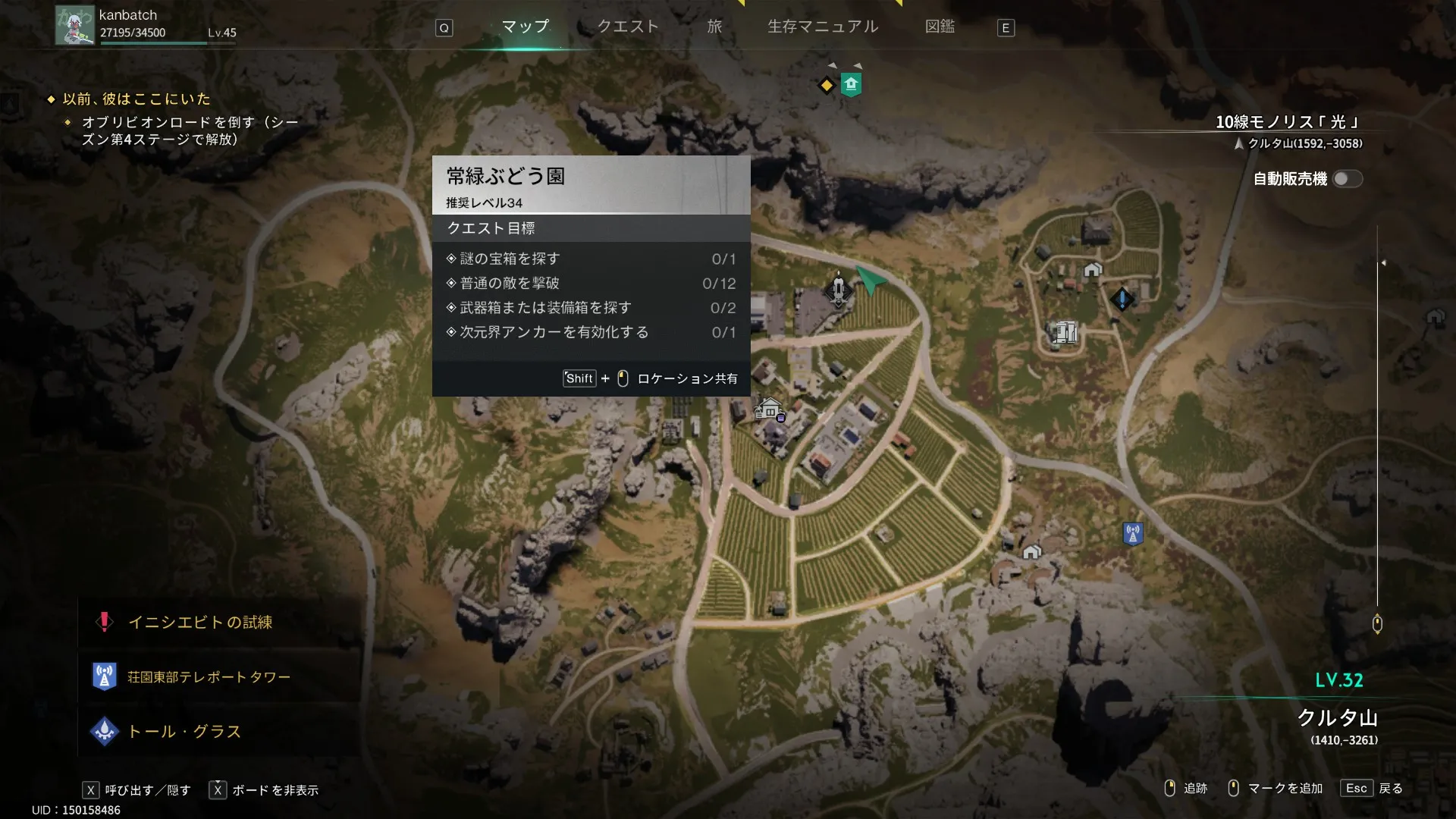Select イニシエビトの試練 from the list
This screenshot has height=819, width=1456.
coord(200,623)
